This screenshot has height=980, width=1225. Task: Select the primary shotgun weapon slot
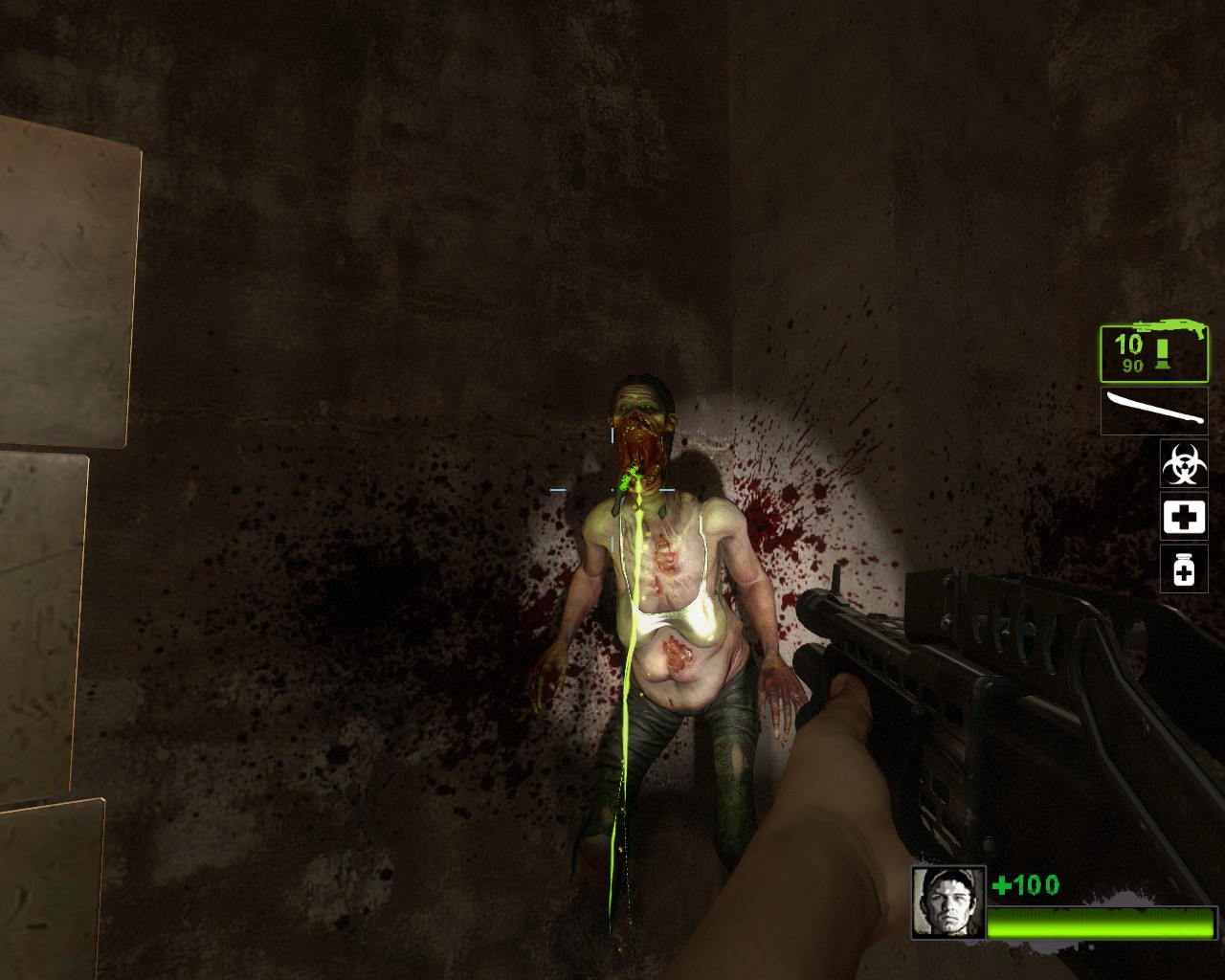tap(1153, 353)
